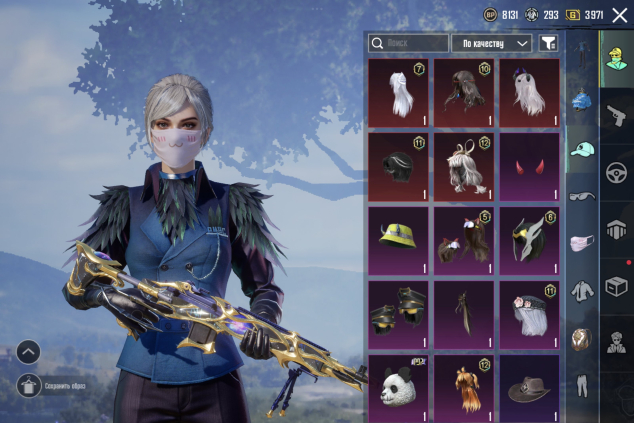This screenshot has height=423, width=634.
Task: Click "Сохранить образ" hanger button
Action: point(29,384)
